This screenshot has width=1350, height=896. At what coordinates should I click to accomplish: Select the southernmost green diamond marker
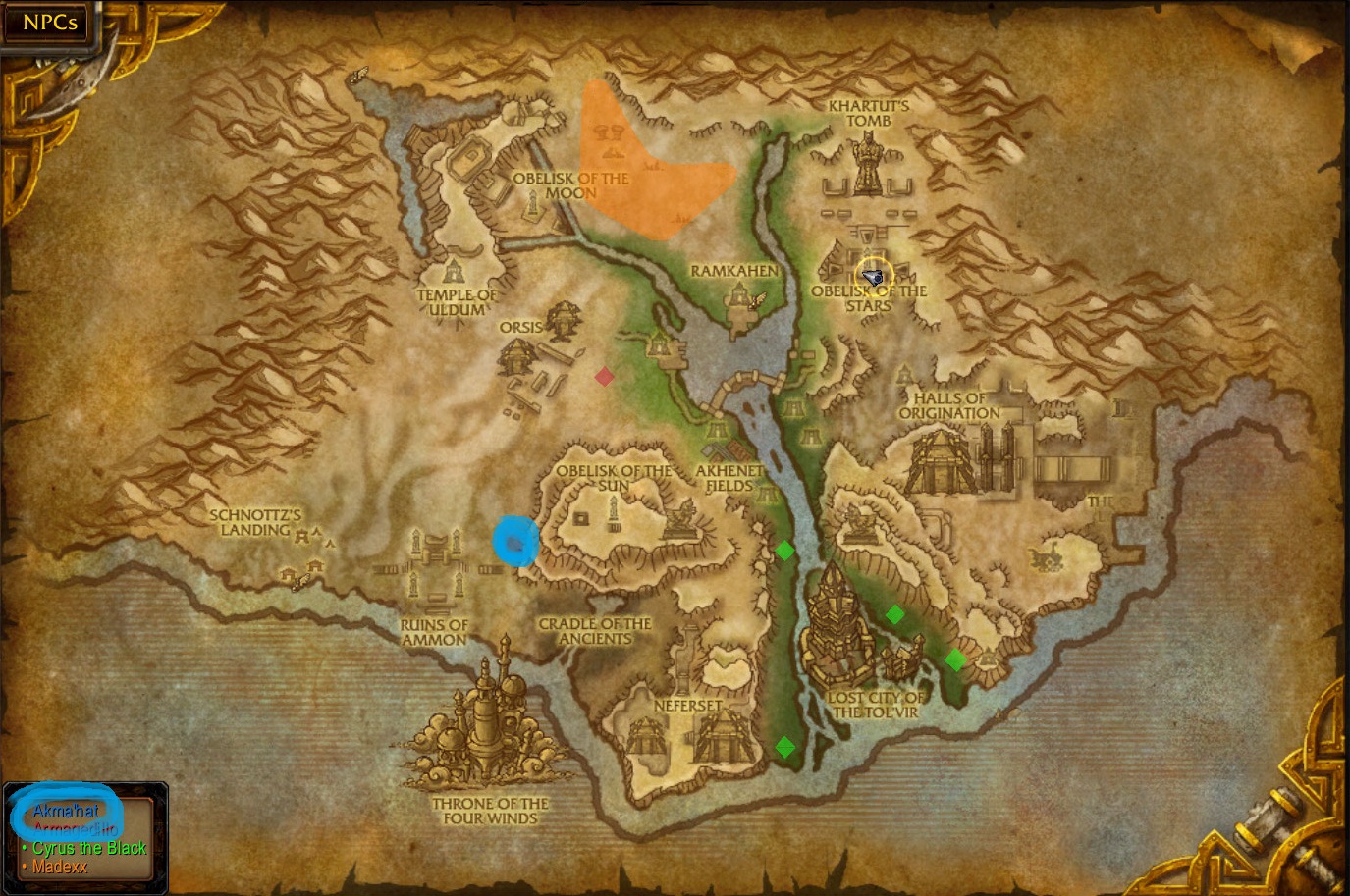point(784,747)
